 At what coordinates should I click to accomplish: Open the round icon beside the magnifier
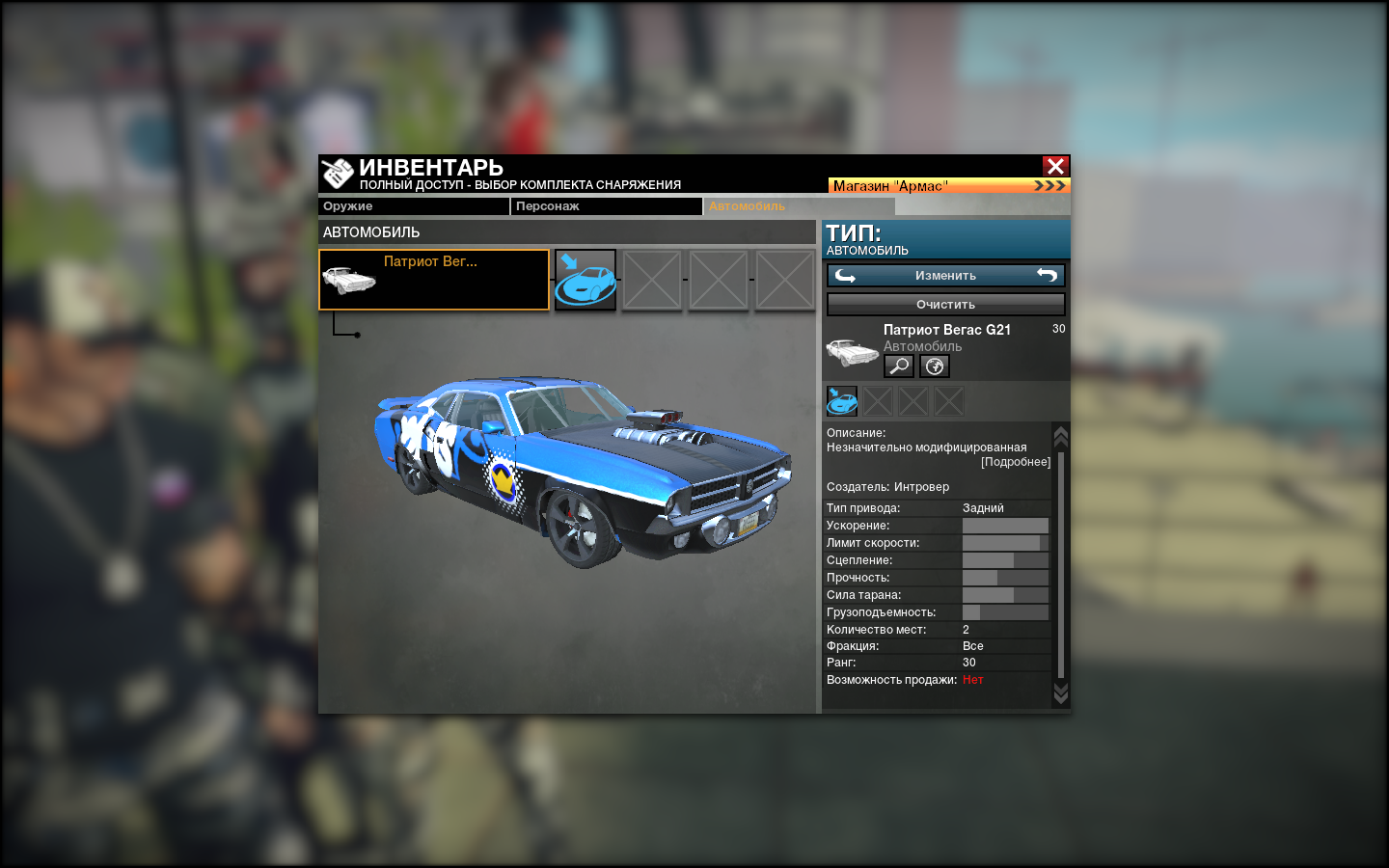click(x=935, y=366)
